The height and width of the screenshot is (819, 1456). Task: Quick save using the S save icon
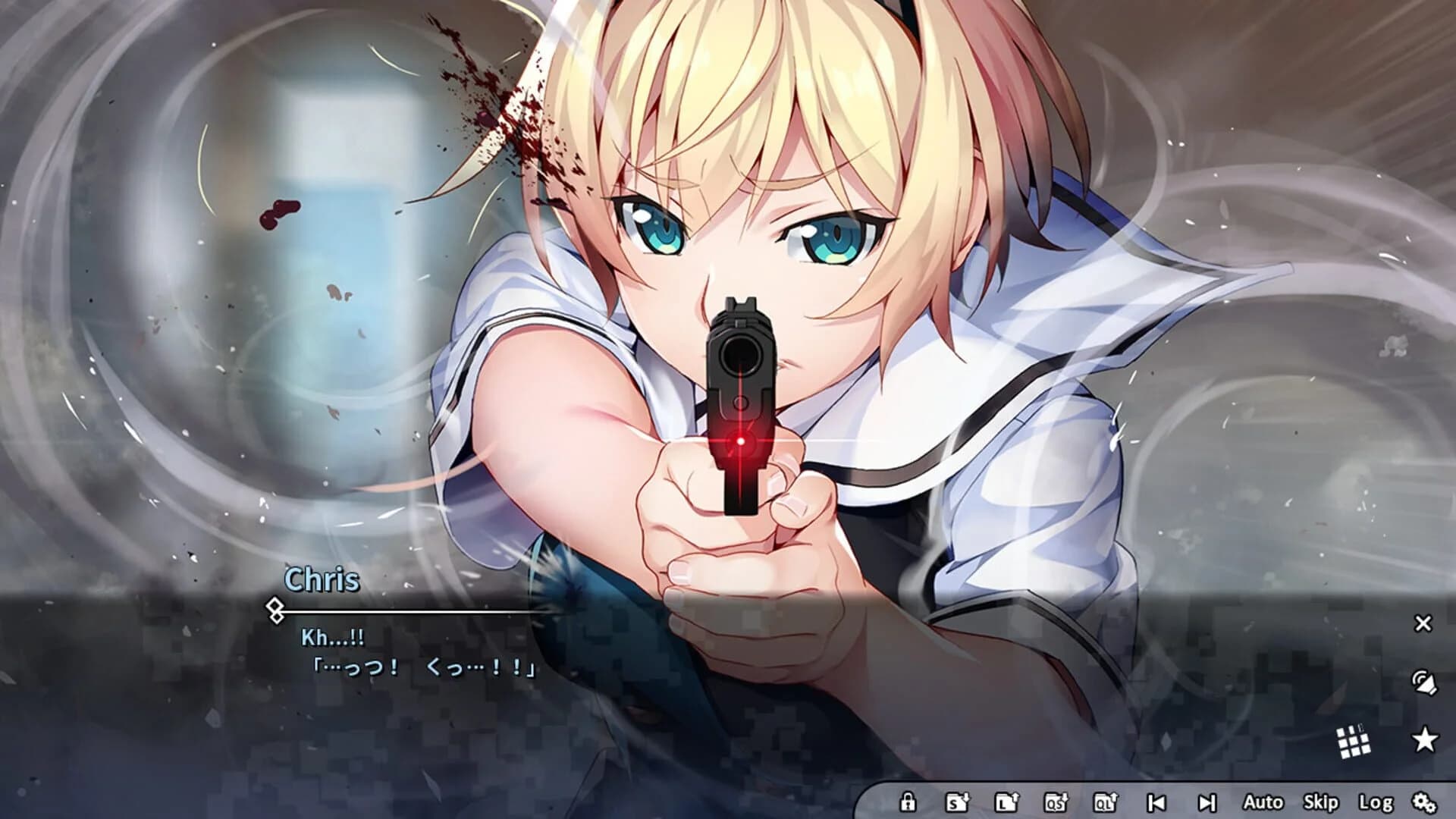click(x=956, y=801)
